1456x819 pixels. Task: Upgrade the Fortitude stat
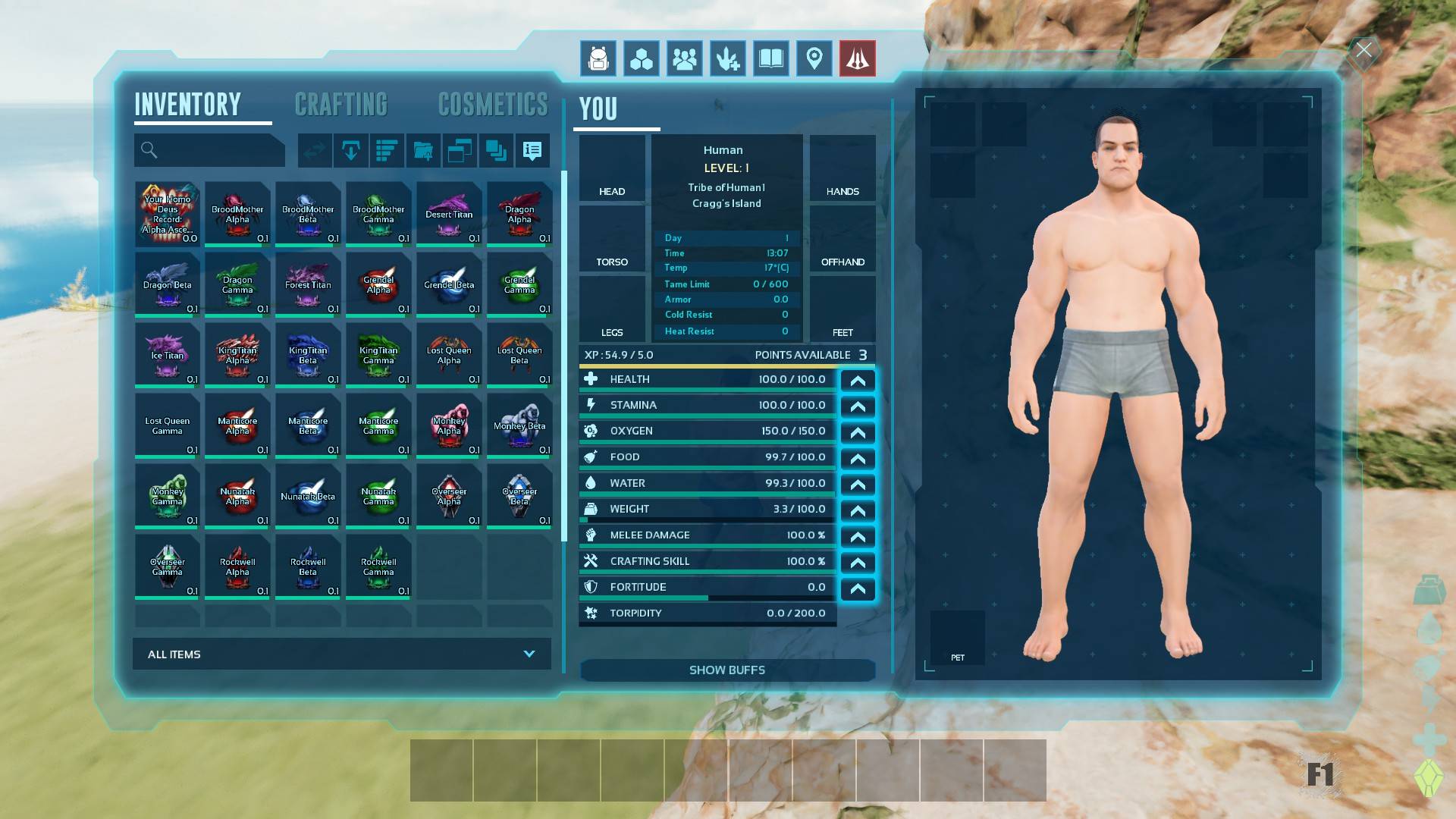pyautogui.click(x=858, y=588)
